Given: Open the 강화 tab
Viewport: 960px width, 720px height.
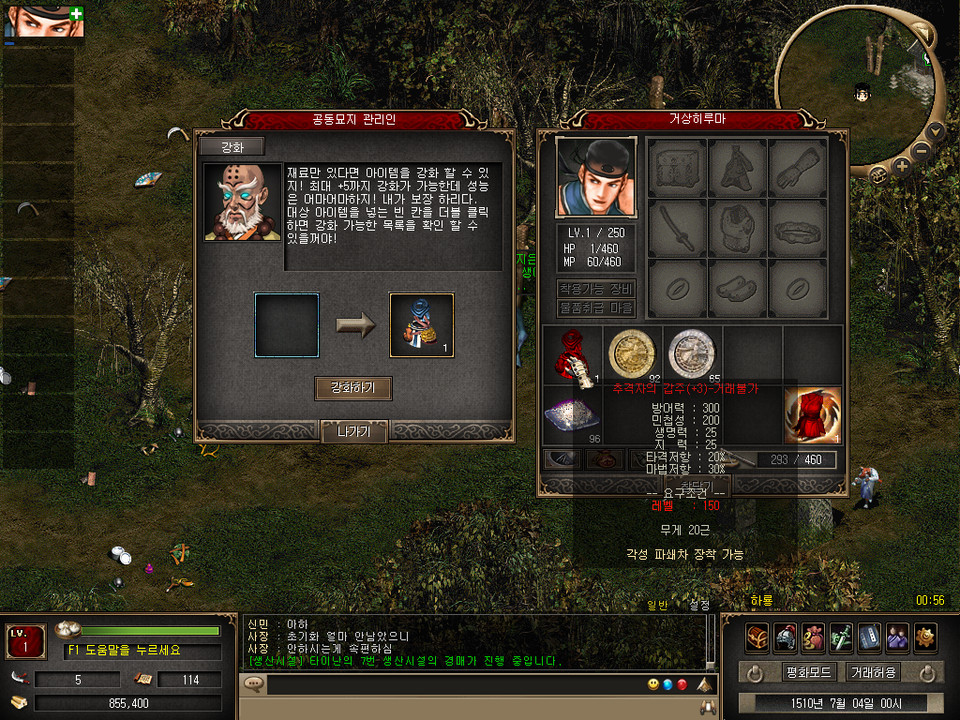Looking at the screenshot, I should [231, 147].
